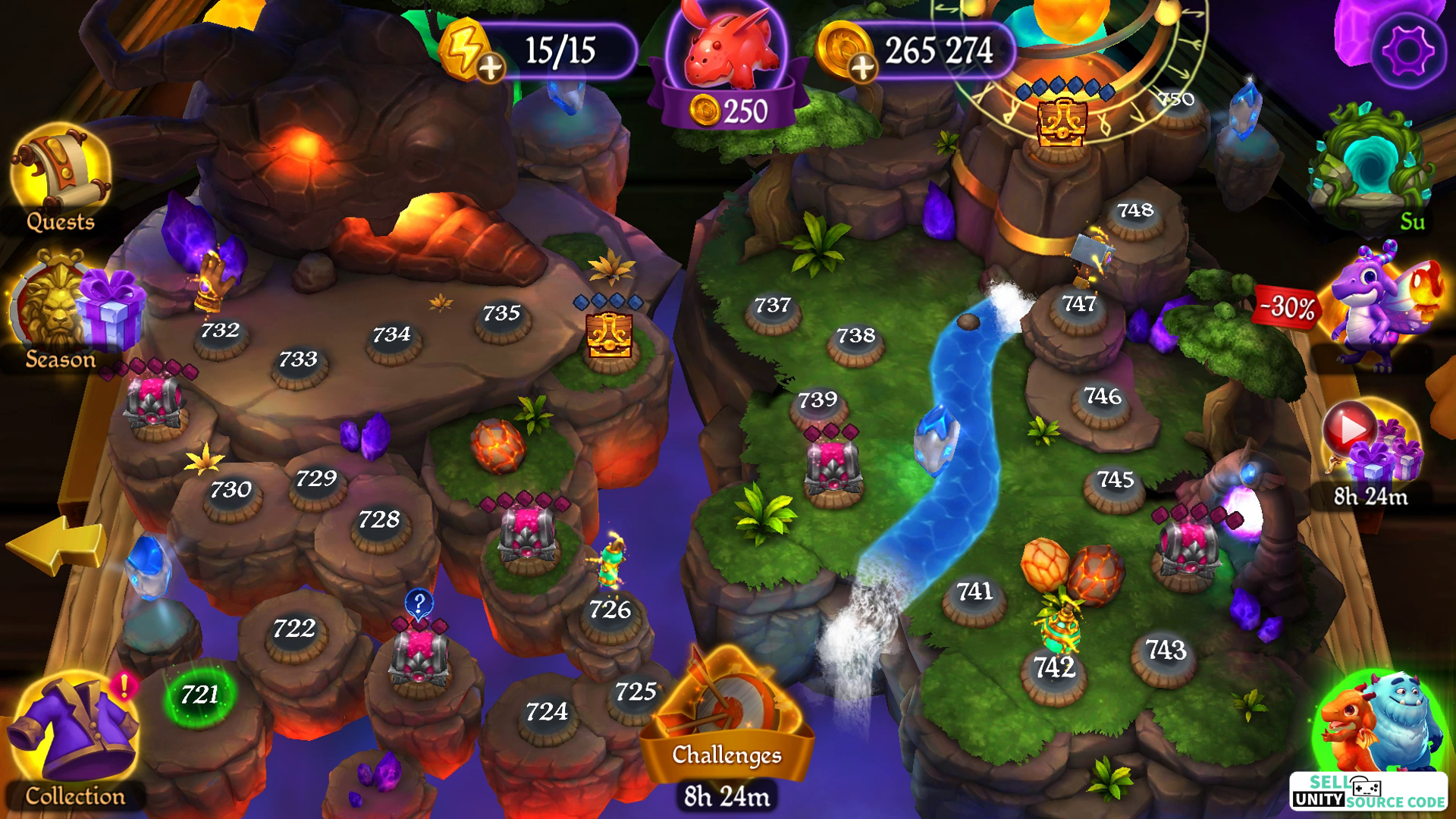The width and height of the screenshot is (1456, 819).
Task: Select level 739 node
Action: pos(817,400)
